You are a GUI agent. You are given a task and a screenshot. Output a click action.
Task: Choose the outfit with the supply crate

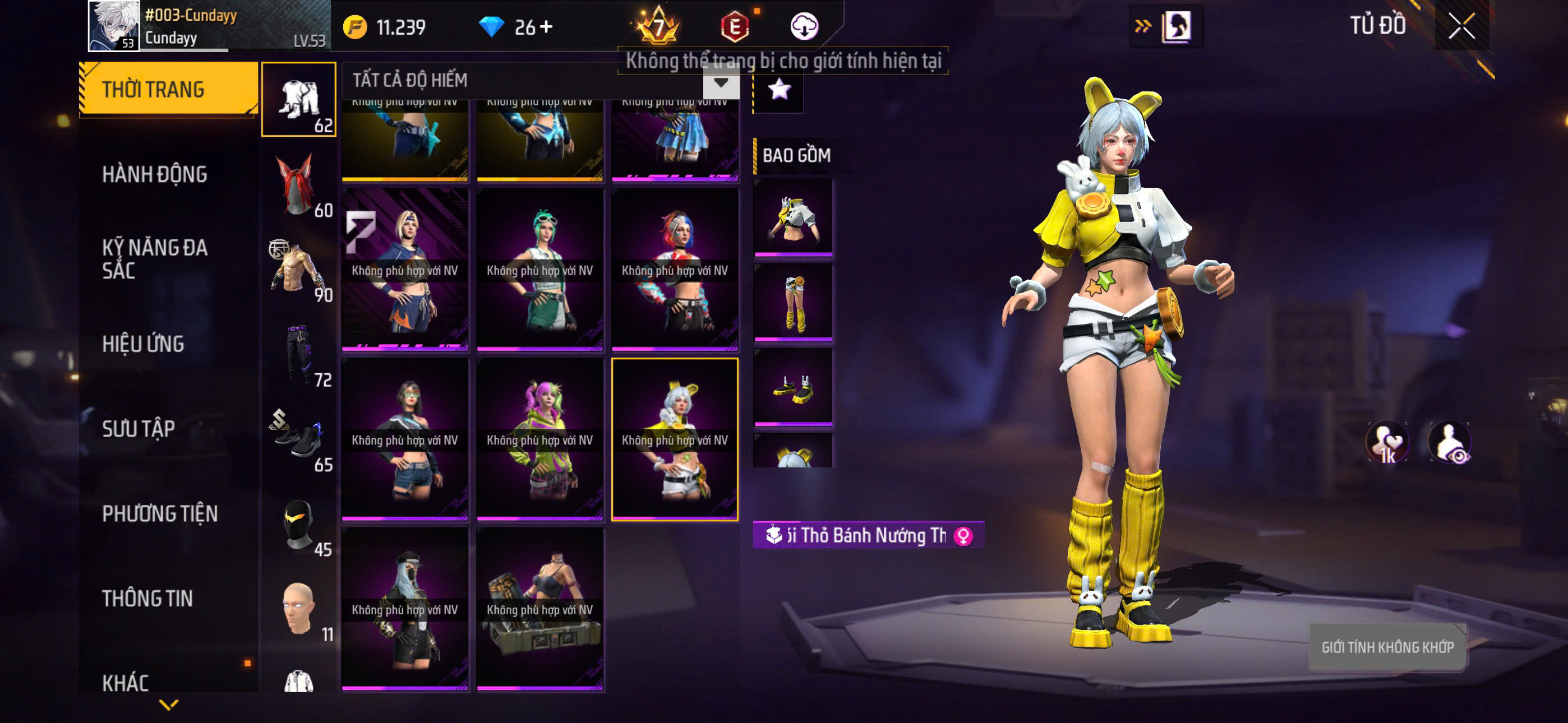pos(539,609)
